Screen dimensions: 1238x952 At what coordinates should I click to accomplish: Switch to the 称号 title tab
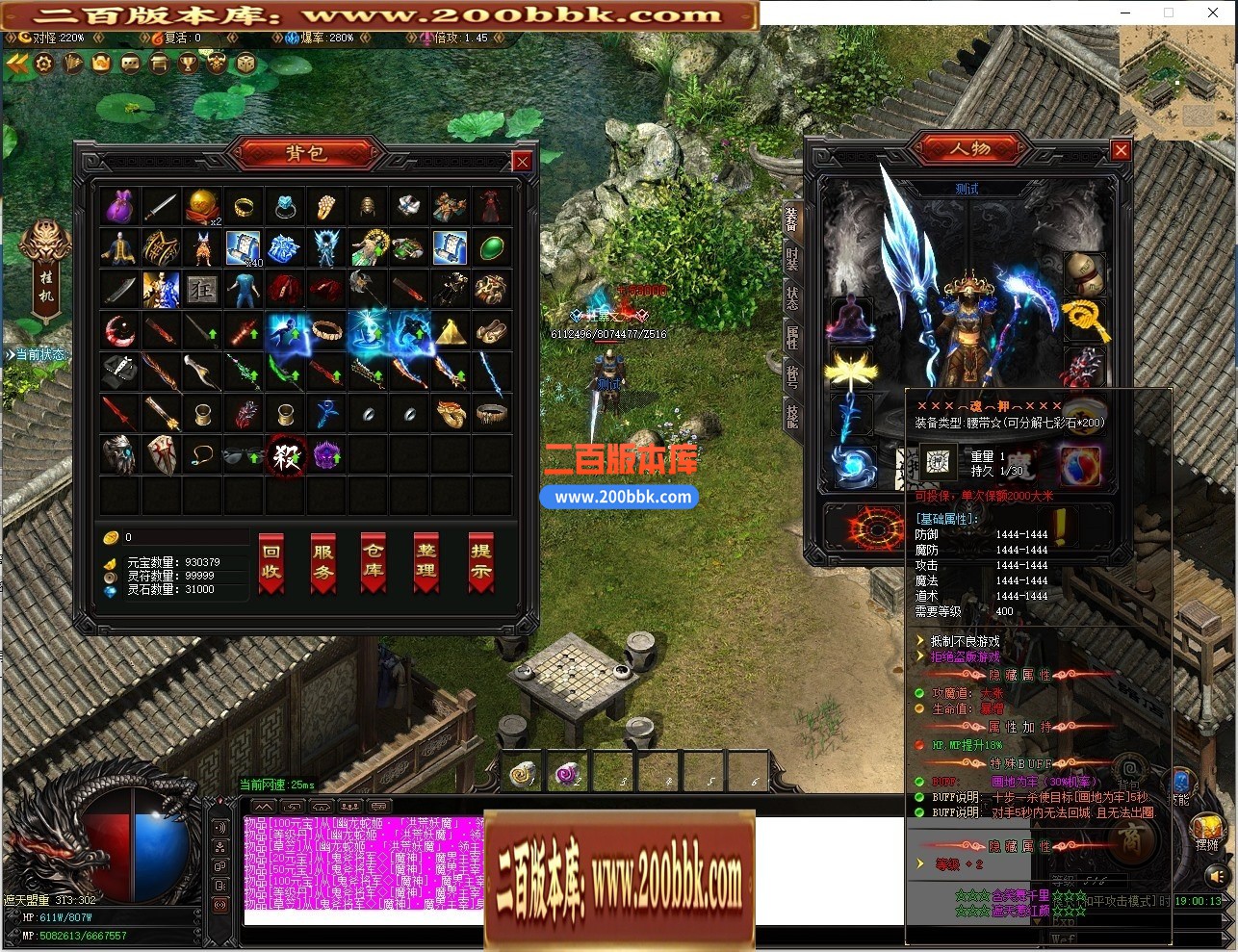(x=792, y=376)
